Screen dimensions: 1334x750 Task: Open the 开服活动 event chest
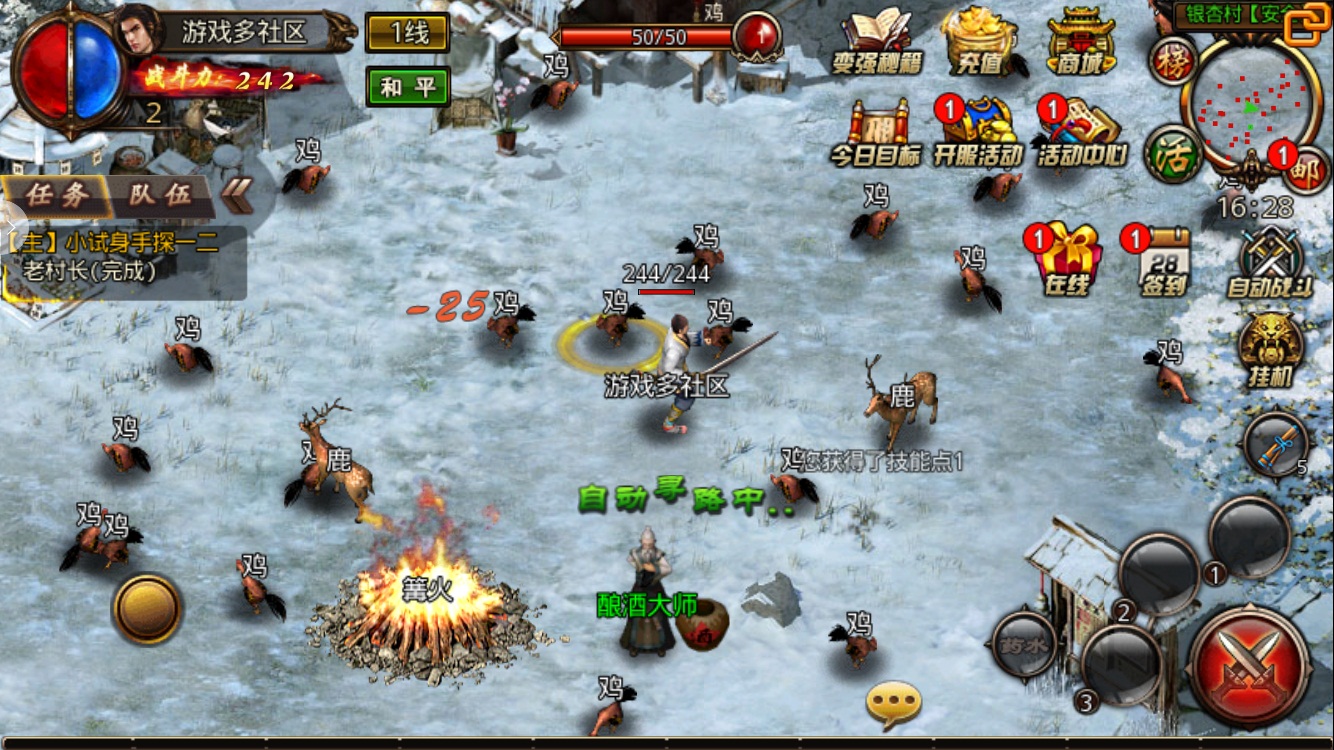pyautogui.click(x=977, y=132)
